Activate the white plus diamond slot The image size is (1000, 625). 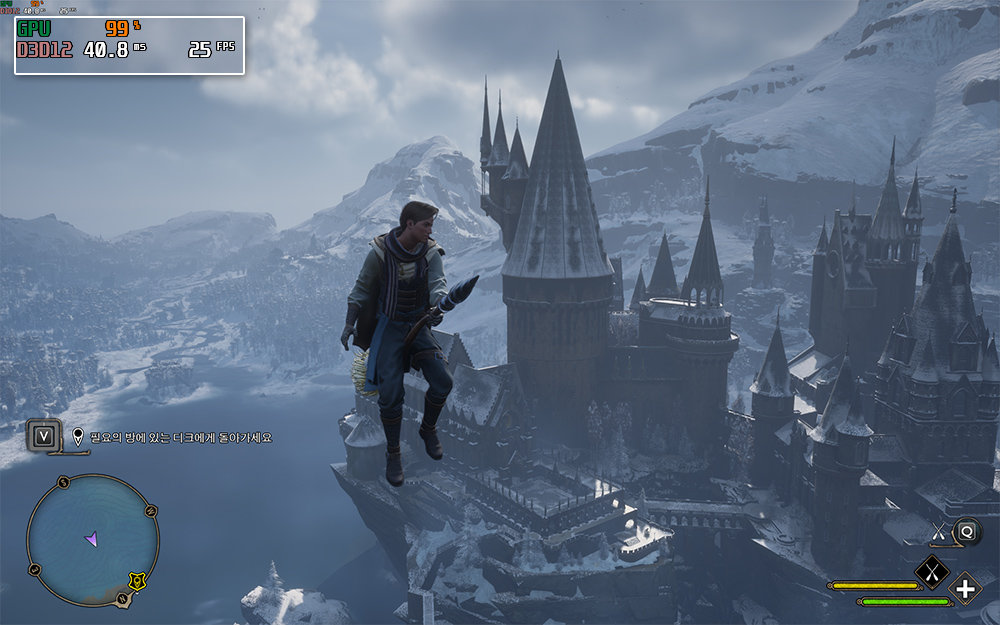[x=965, y=588]
